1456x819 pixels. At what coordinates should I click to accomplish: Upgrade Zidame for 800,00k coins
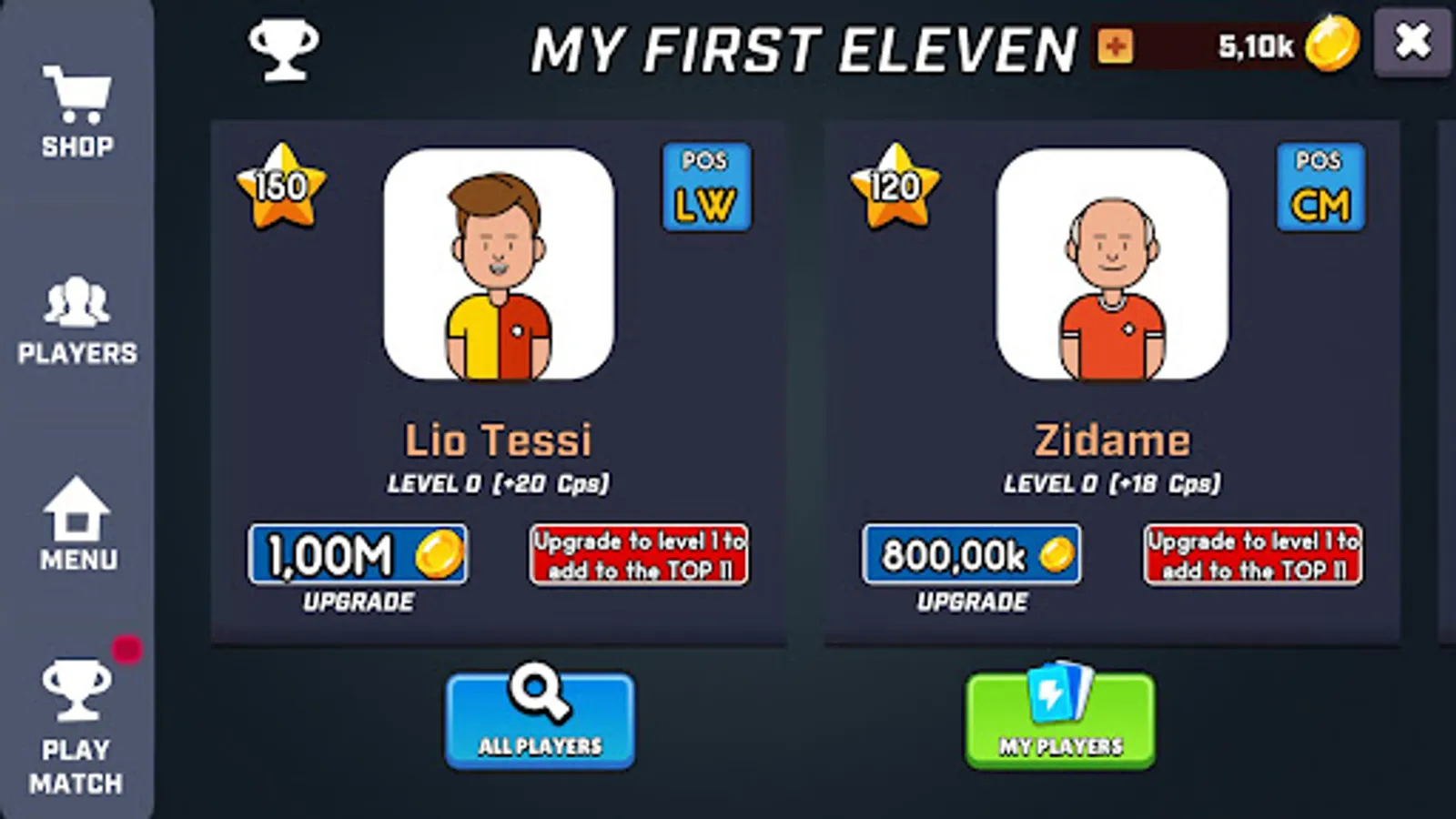(x=972, y=552)
